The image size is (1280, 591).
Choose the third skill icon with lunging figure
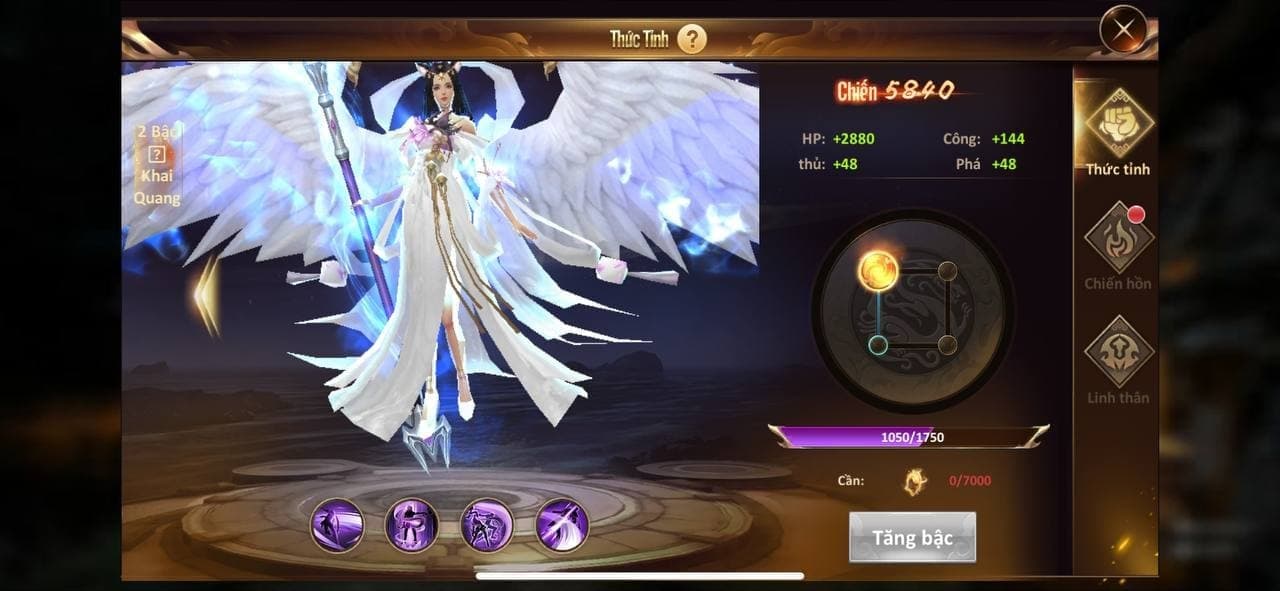click(x=487, y=525)
